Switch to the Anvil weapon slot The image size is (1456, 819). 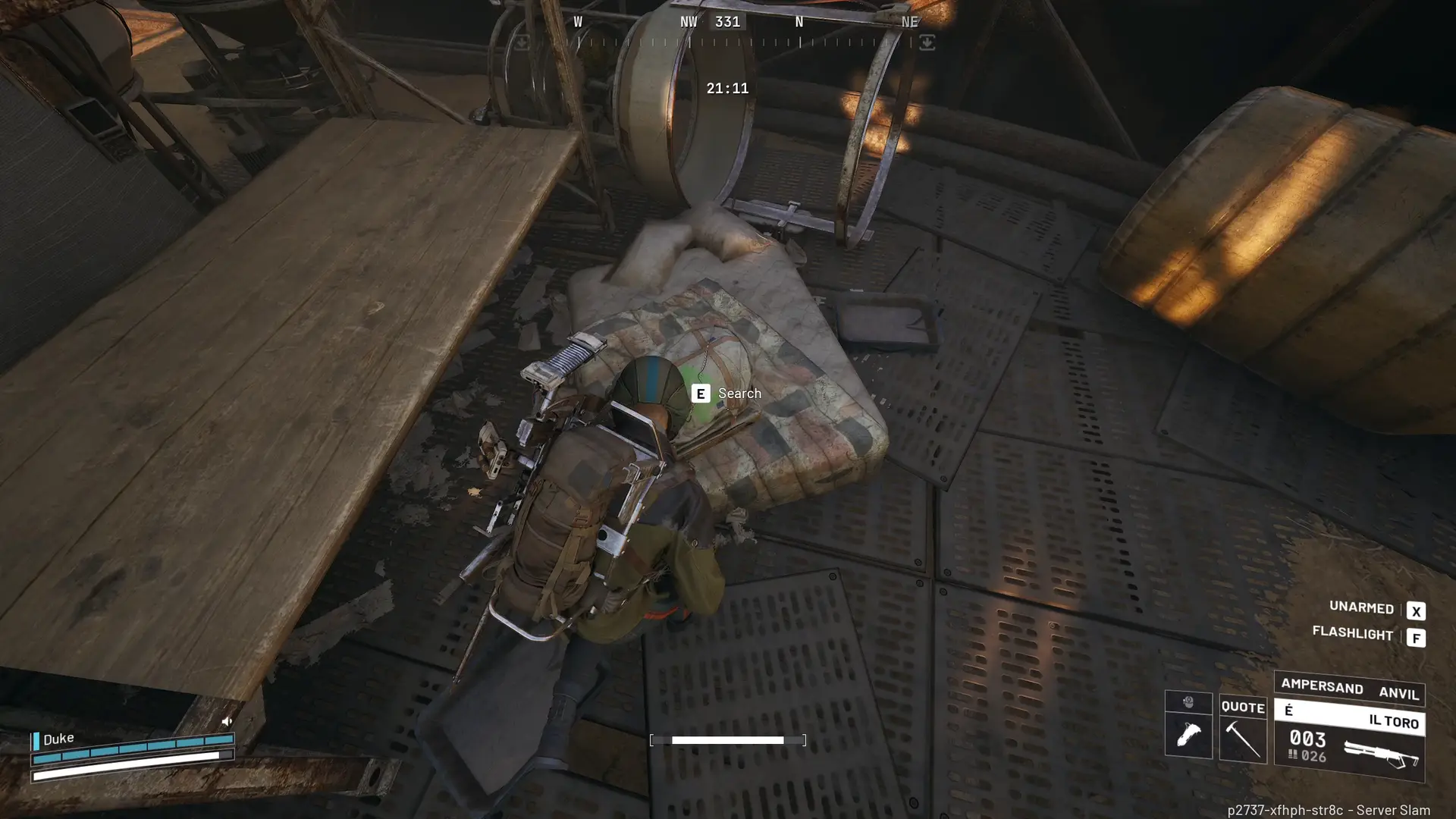pyautogui.click(x=1398, y=692)
